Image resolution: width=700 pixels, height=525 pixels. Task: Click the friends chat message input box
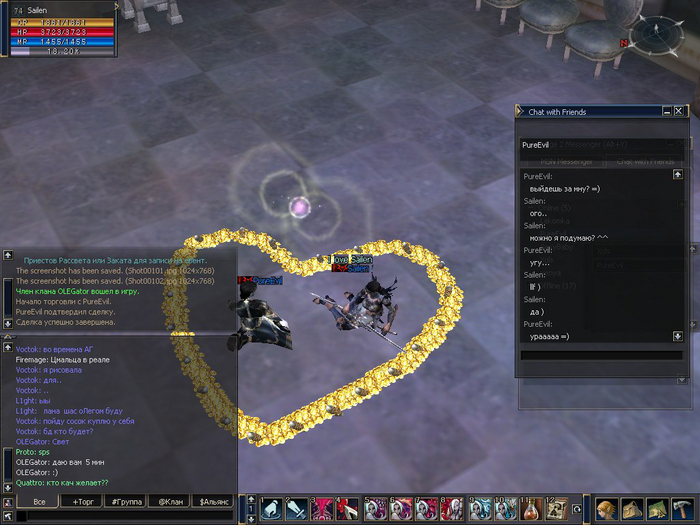[x=594, y=355]
